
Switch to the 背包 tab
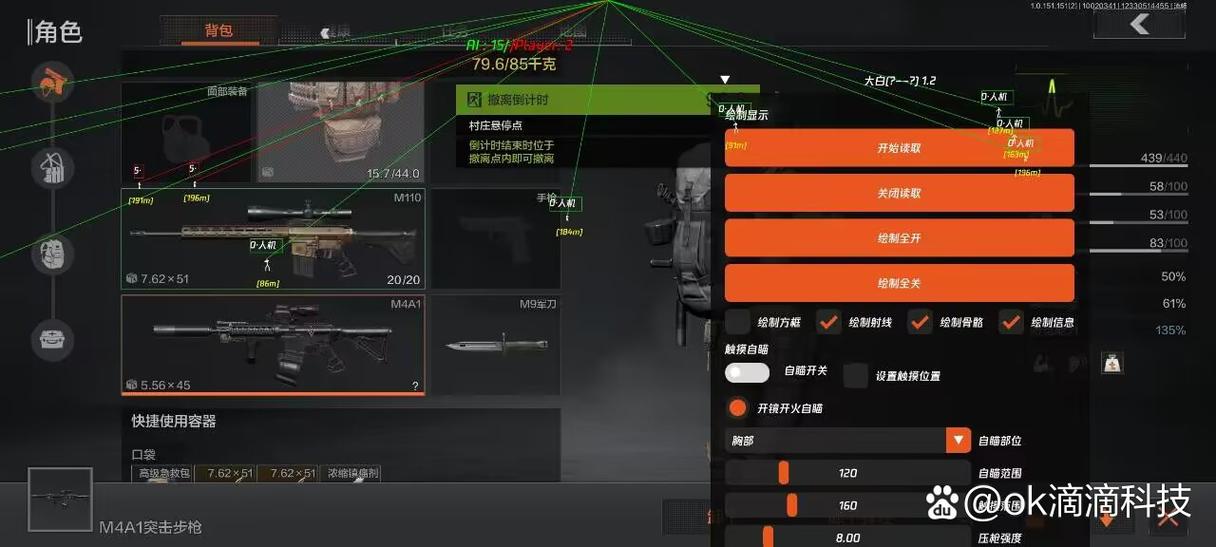click(x=218, y=31)
